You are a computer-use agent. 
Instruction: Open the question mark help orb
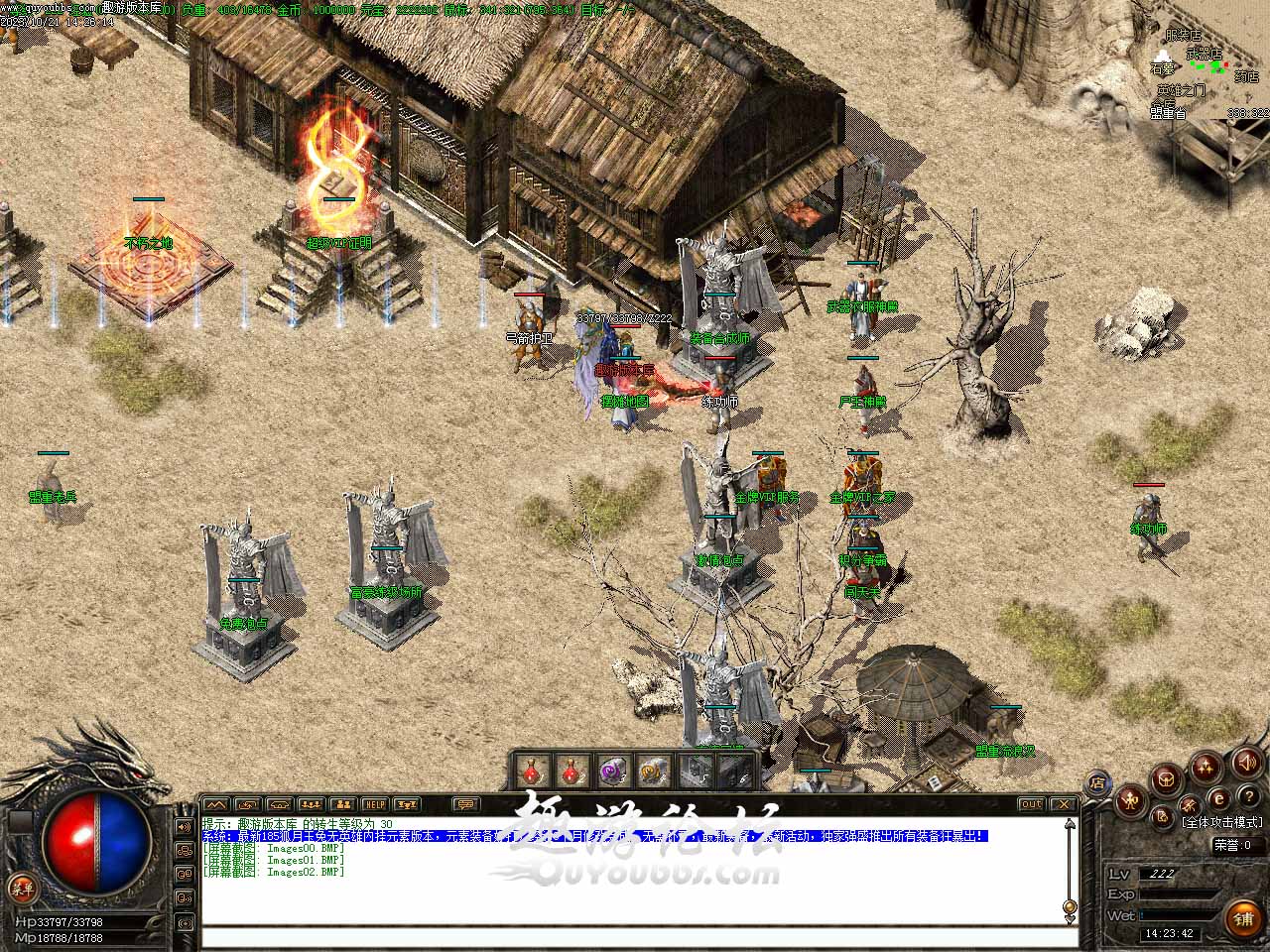(x=1248, y=798)
